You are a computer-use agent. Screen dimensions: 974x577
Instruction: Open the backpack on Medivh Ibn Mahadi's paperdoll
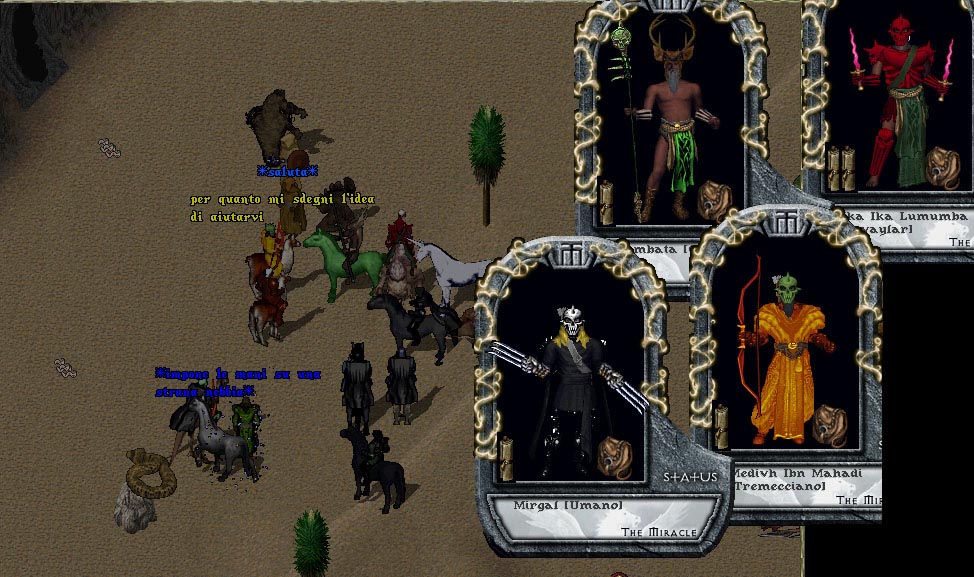(829, 425)
